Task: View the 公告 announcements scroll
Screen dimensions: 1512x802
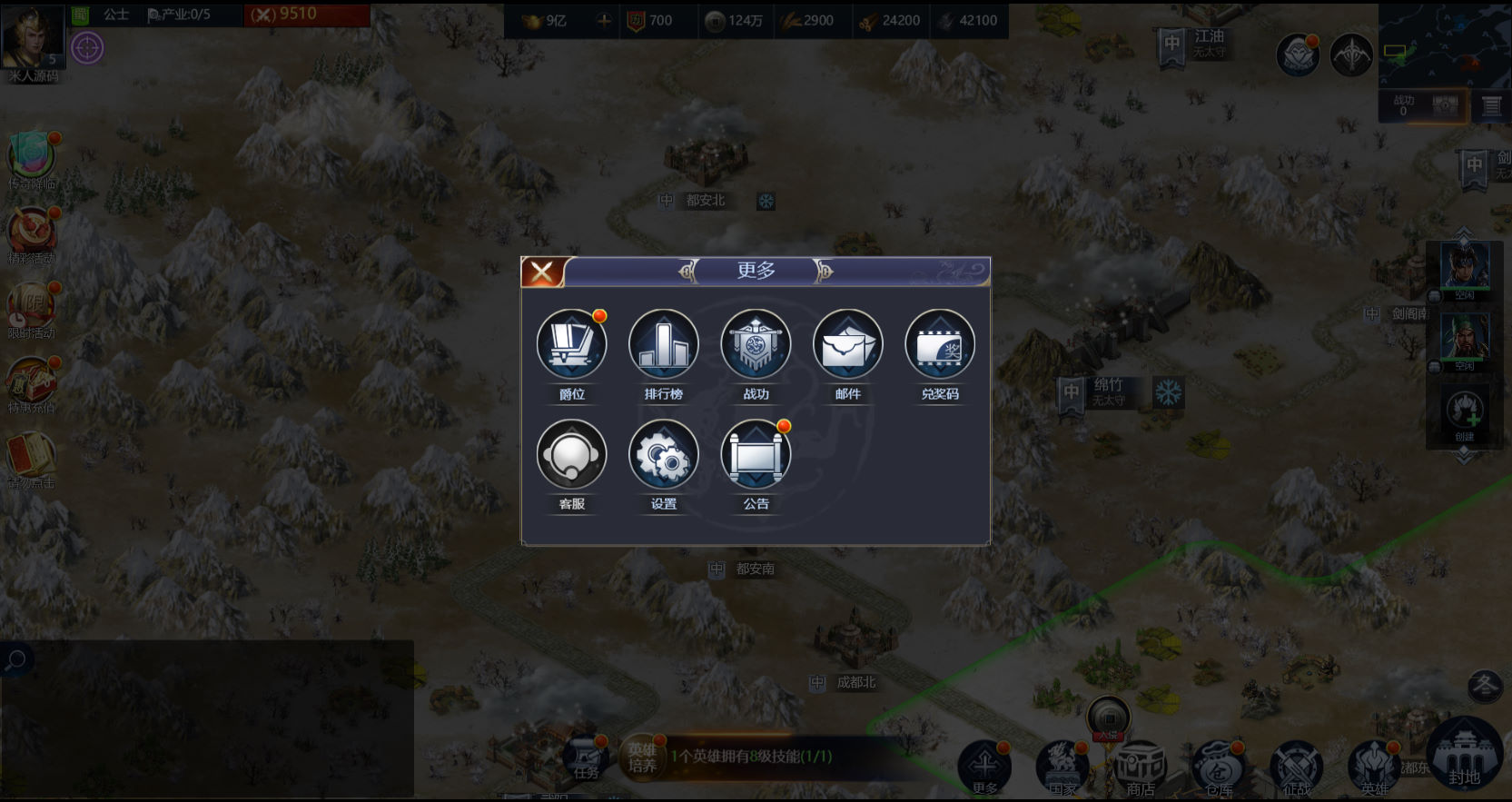Action: pyautogui.click(x=756, y=454)
